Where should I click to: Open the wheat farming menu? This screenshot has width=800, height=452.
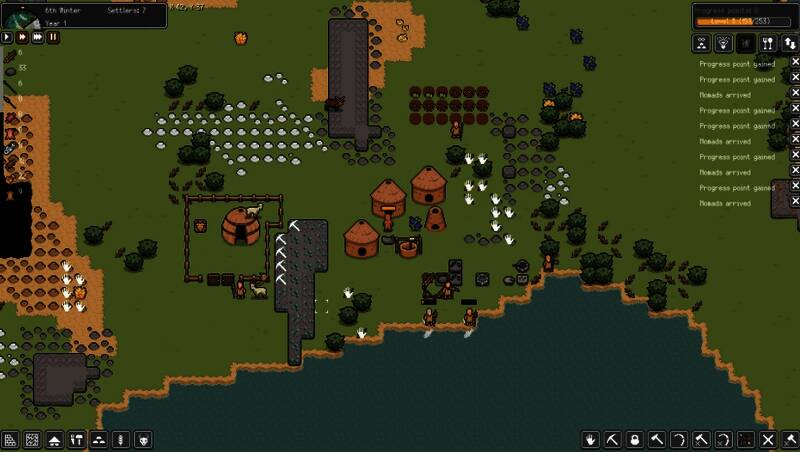[x=121, y=440]
